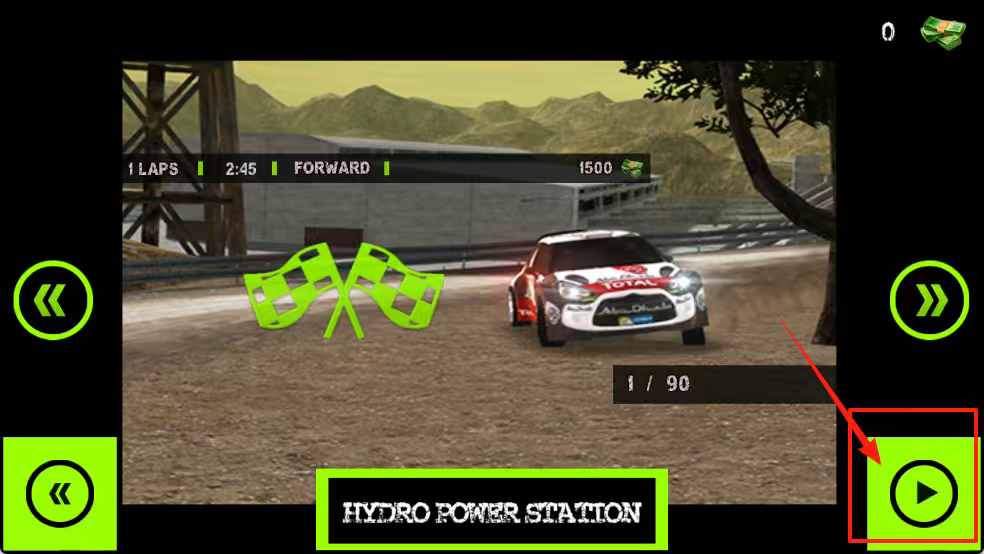Choose the track preview image with the rally car
The image size is (984, 554).
coord(478,280)
